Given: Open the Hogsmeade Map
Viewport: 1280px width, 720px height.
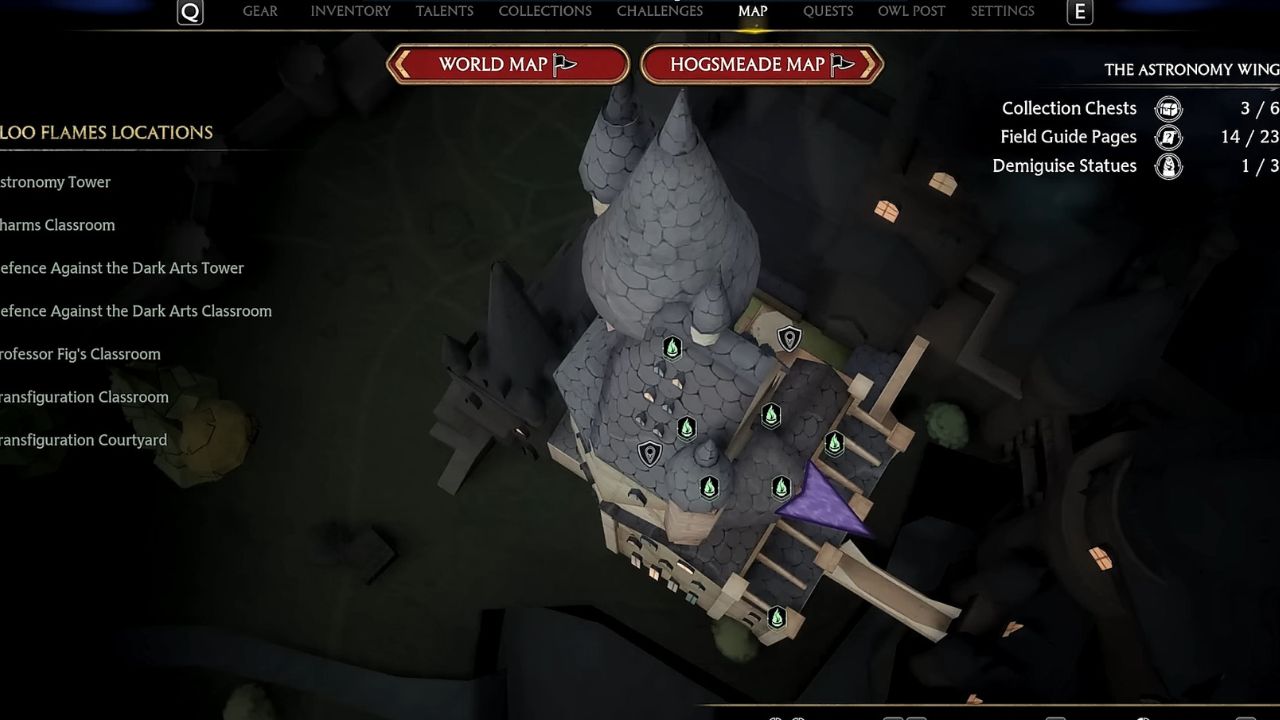Looking at the screenshot, I should point(762,64).
